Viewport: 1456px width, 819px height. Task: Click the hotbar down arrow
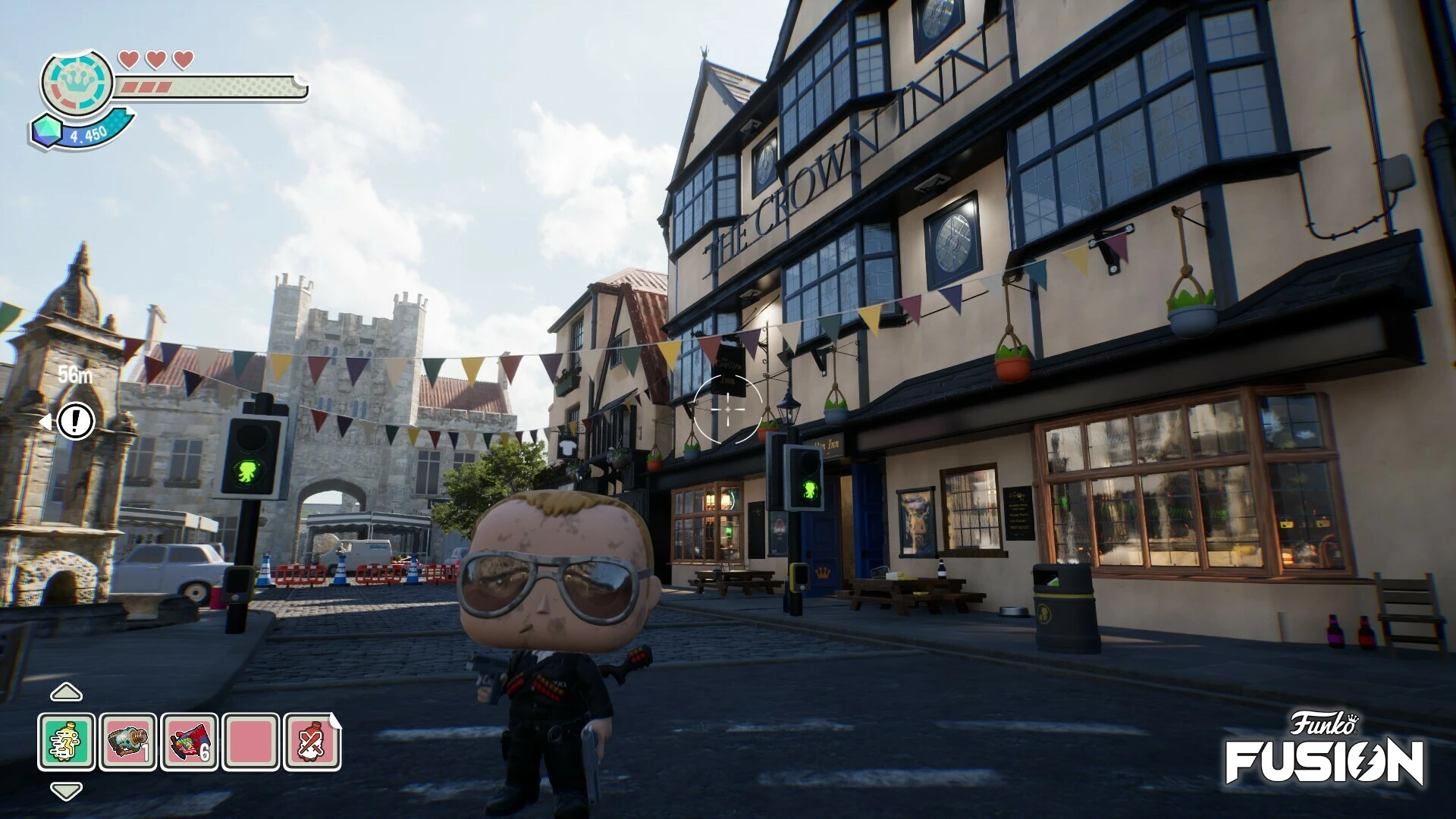[x=66, y=792]
